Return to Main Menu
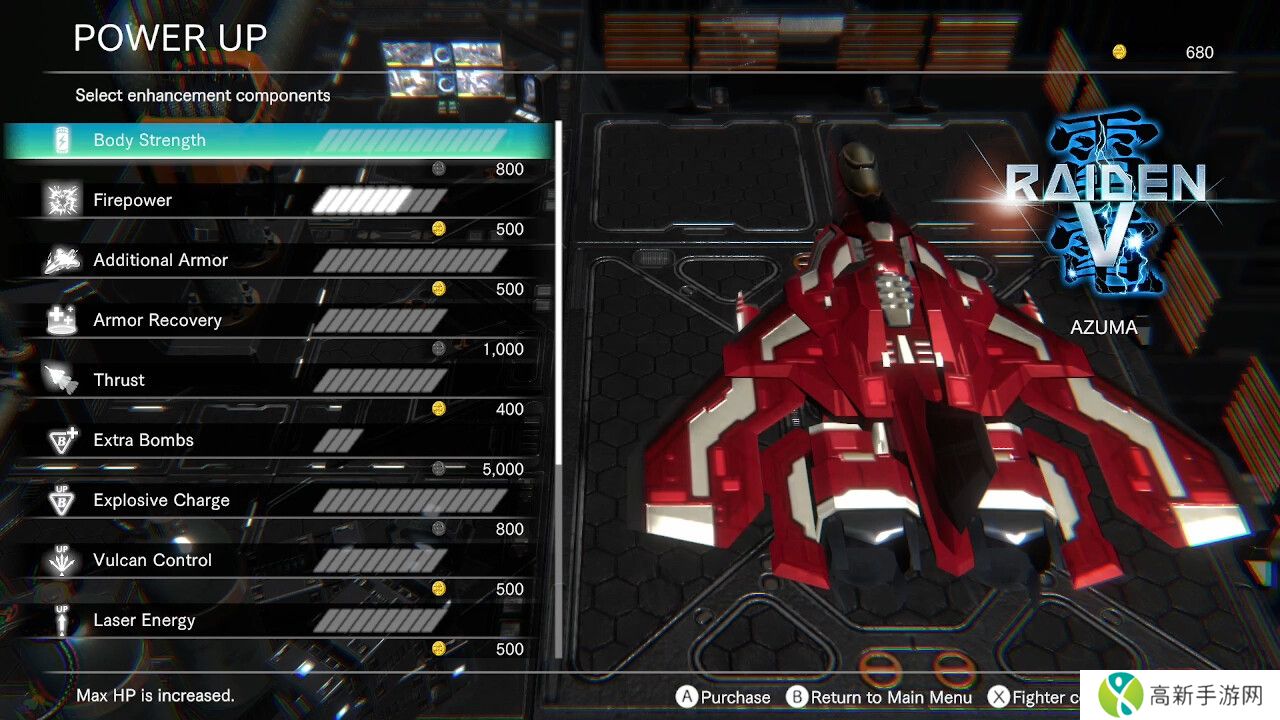 [x=880, y=697]
